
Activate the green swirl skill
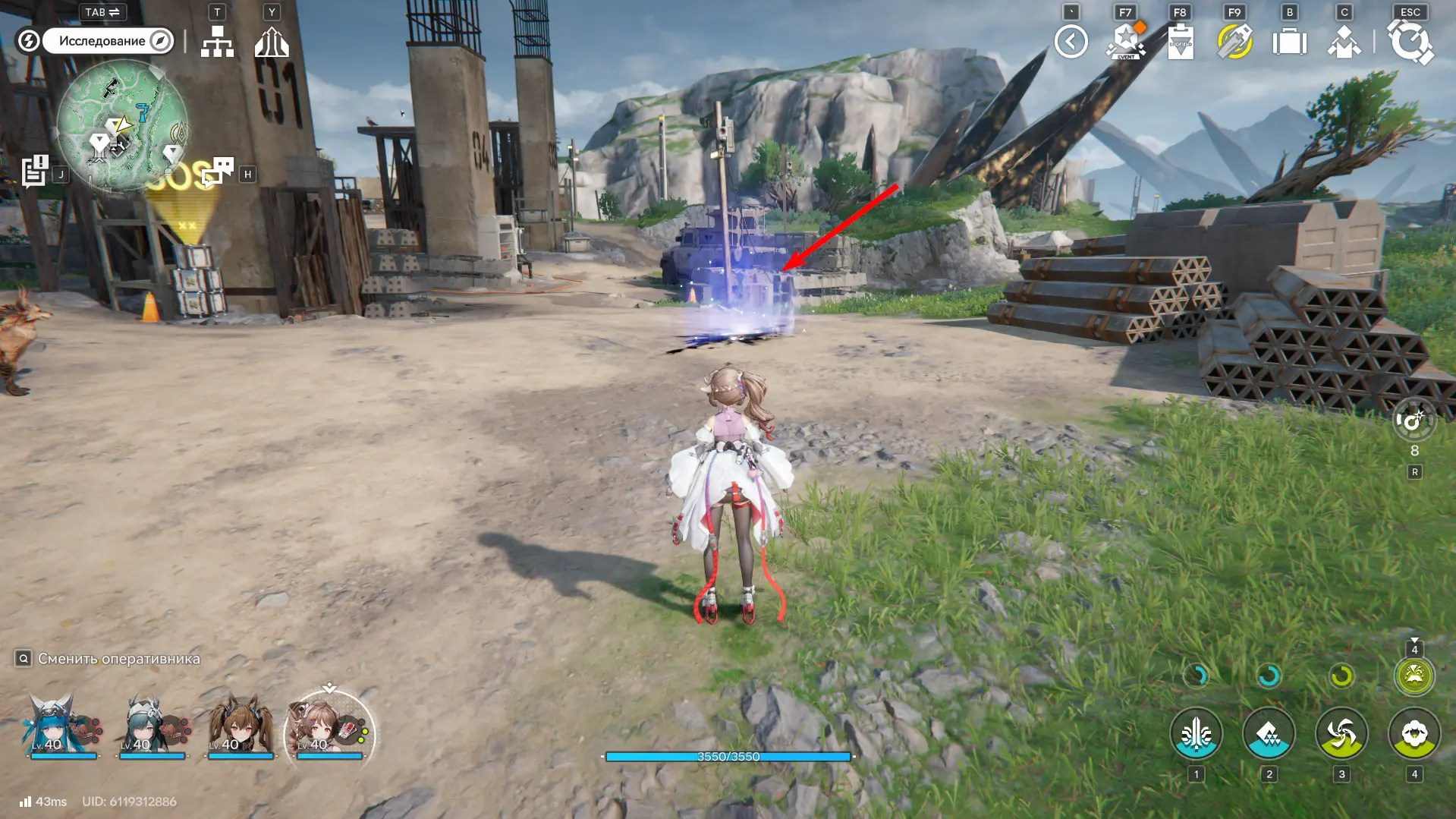pos(1341,734)
